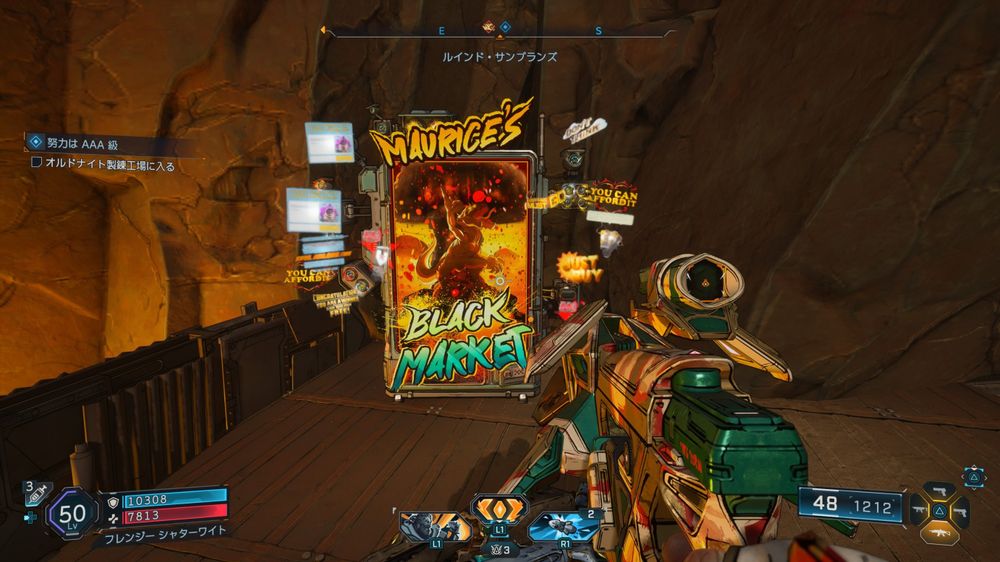
Task: Check the オルドナイト製錬工場に入る objective box
Action: pos(37,162)
